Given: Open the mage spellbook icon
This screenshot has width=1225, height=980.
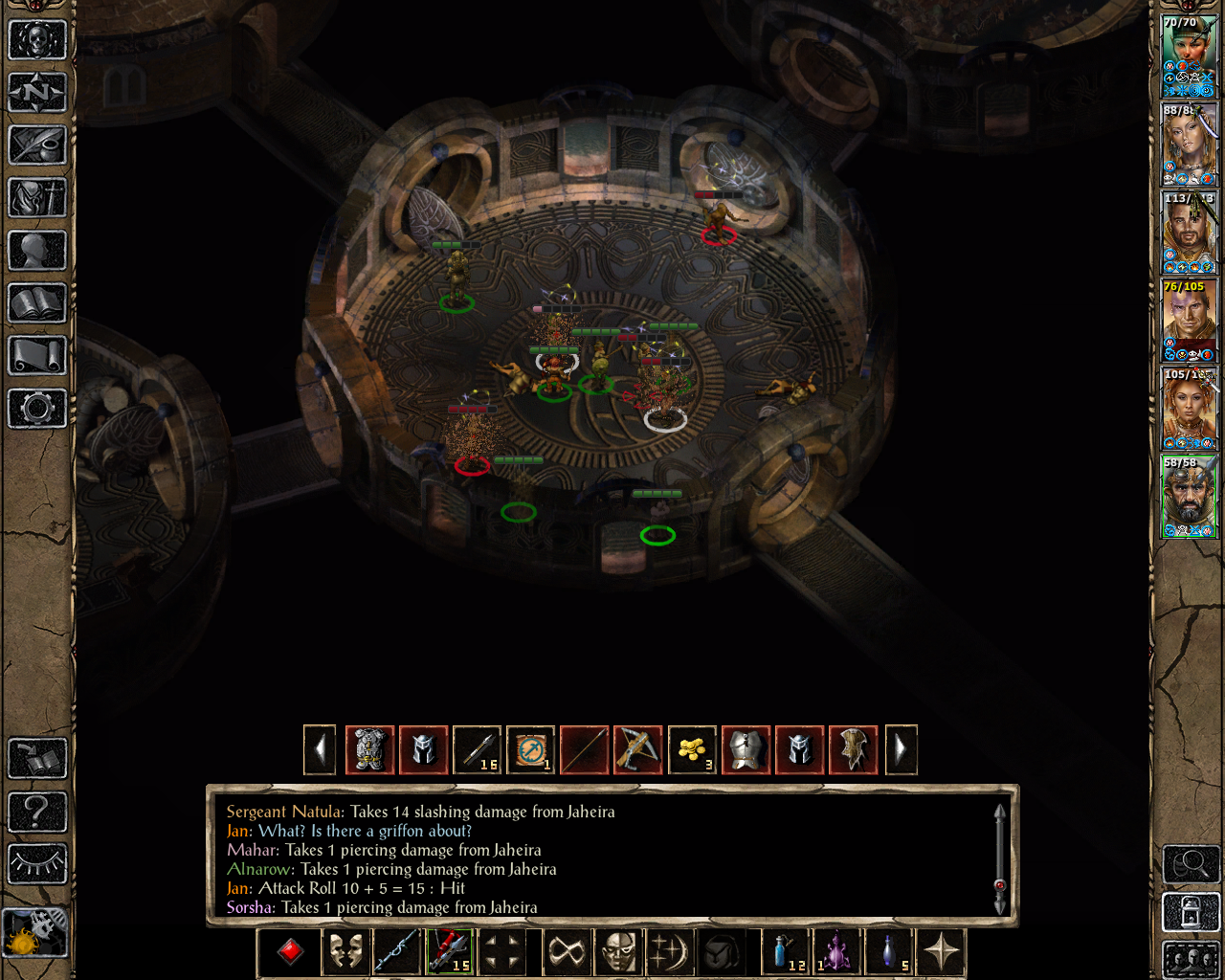Looking at the screenshot, I should coord(37,303).
